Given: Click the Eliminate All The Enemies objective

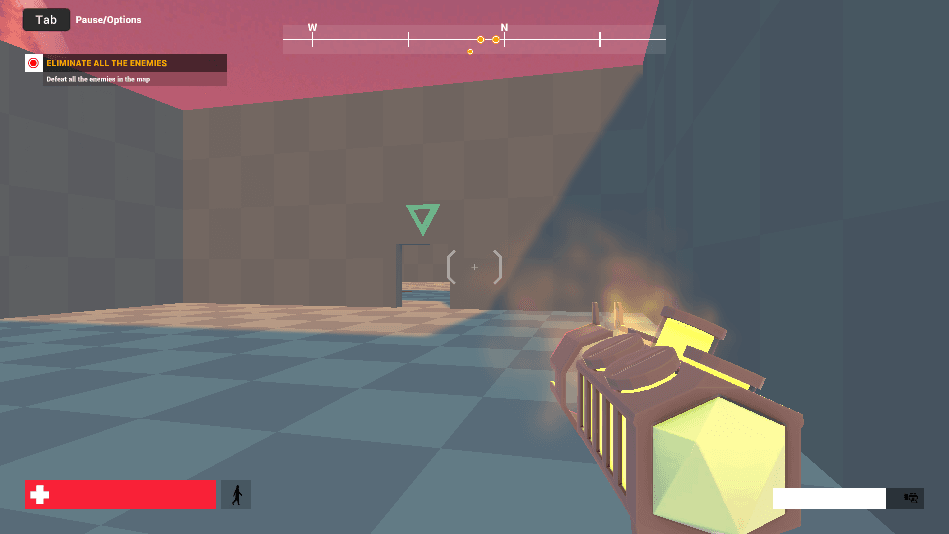Looking at the screenshot, I should coord(107,63).
